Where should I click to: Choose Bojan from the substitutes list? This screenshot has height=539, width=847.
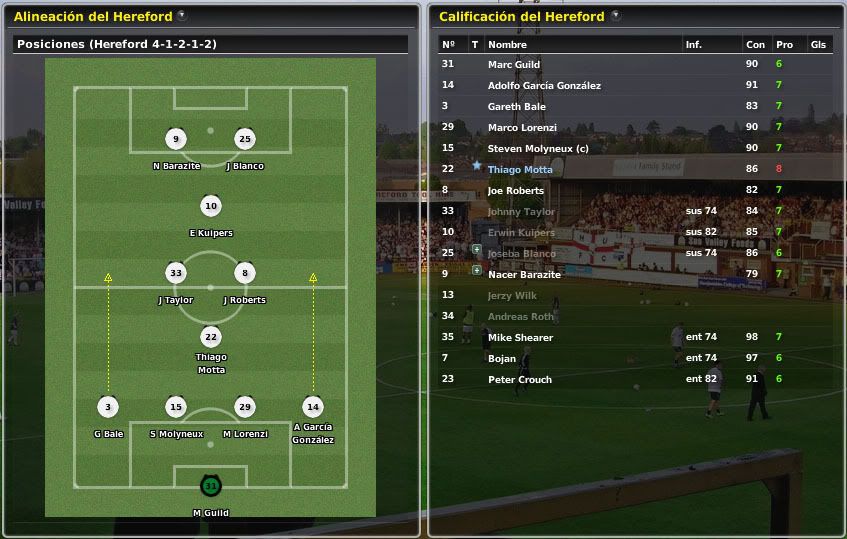click(x=502, y=358)
